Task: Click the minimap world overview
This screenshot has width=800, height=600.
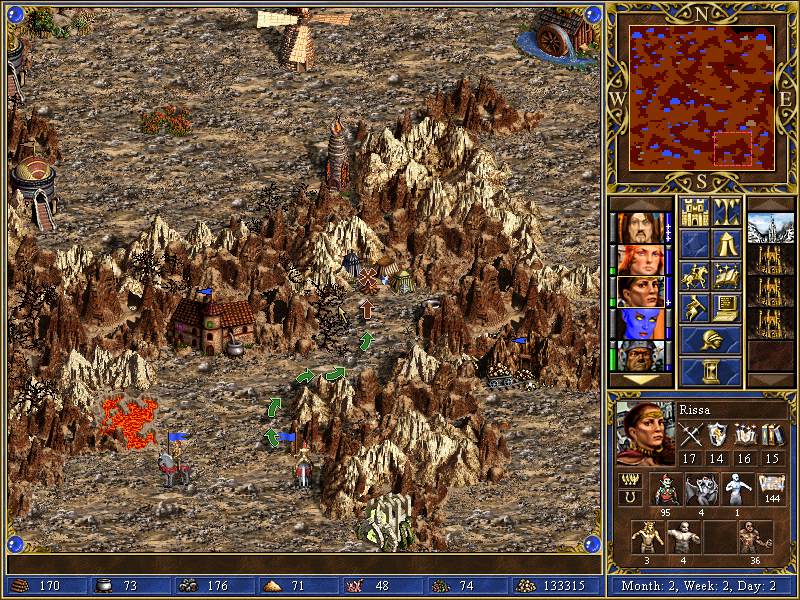Action: tap(700, 97)
